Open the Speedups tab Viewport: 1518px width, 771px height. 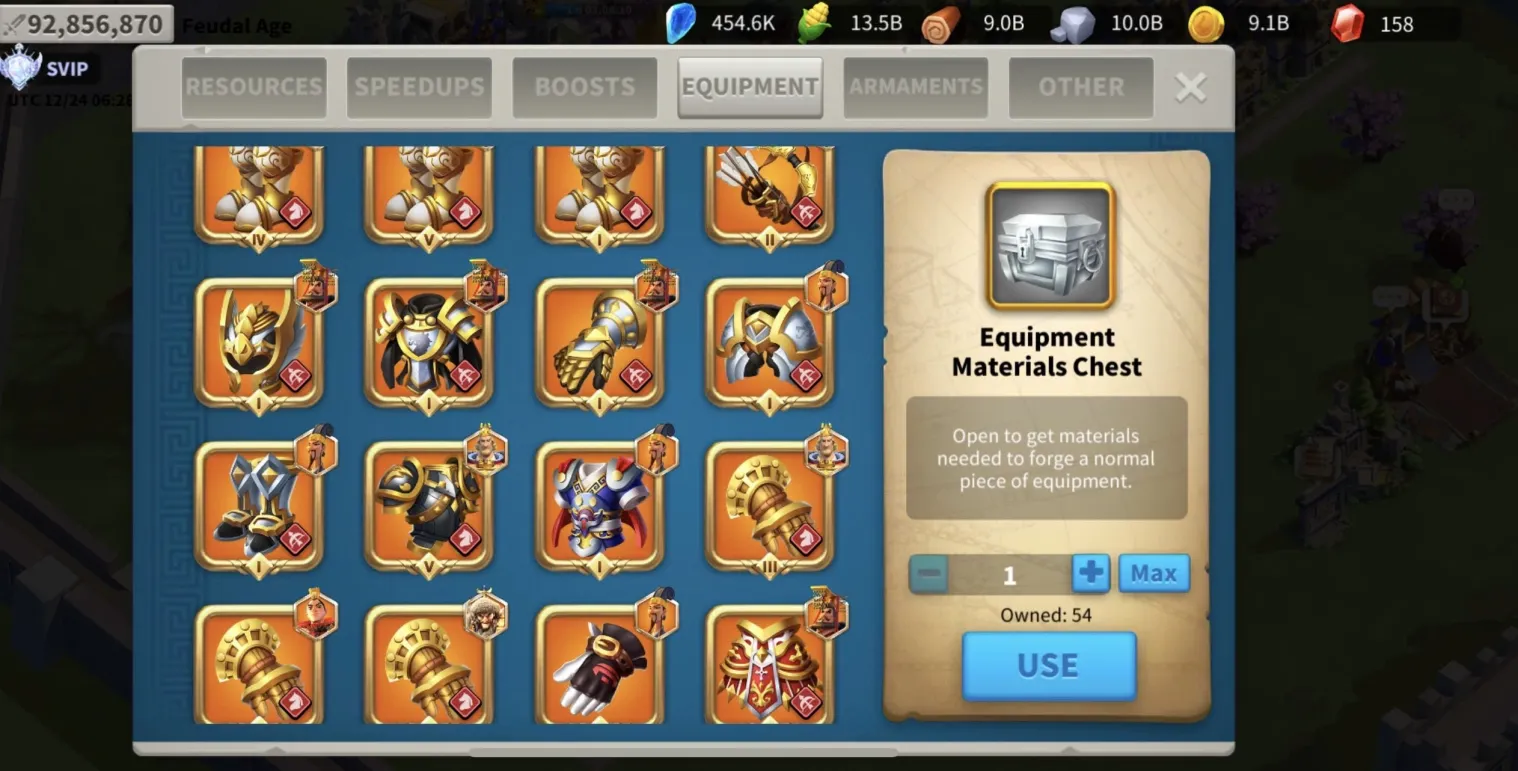click(x=419, y=87)
